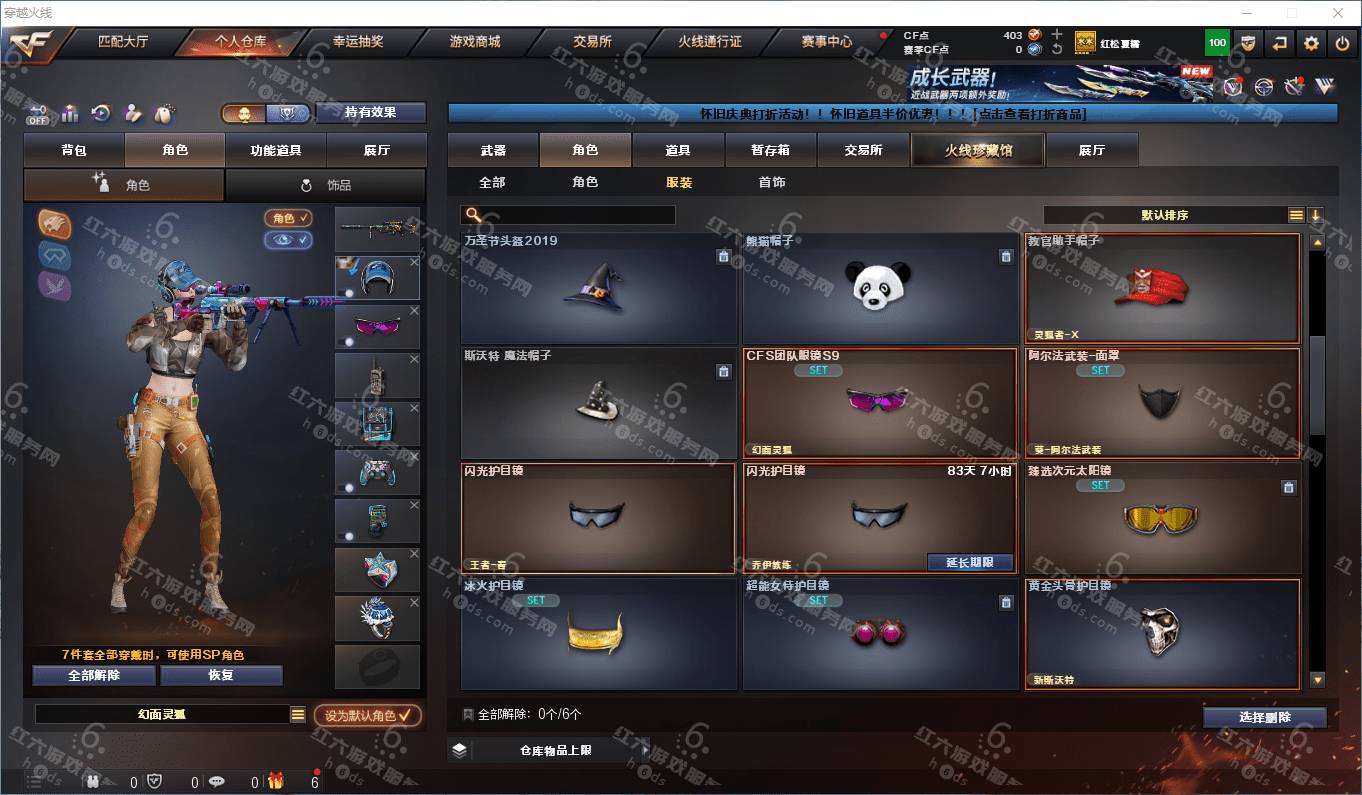
Task: Open the 火线通行证 battle pass tab
Action: [x=710, y=42]
